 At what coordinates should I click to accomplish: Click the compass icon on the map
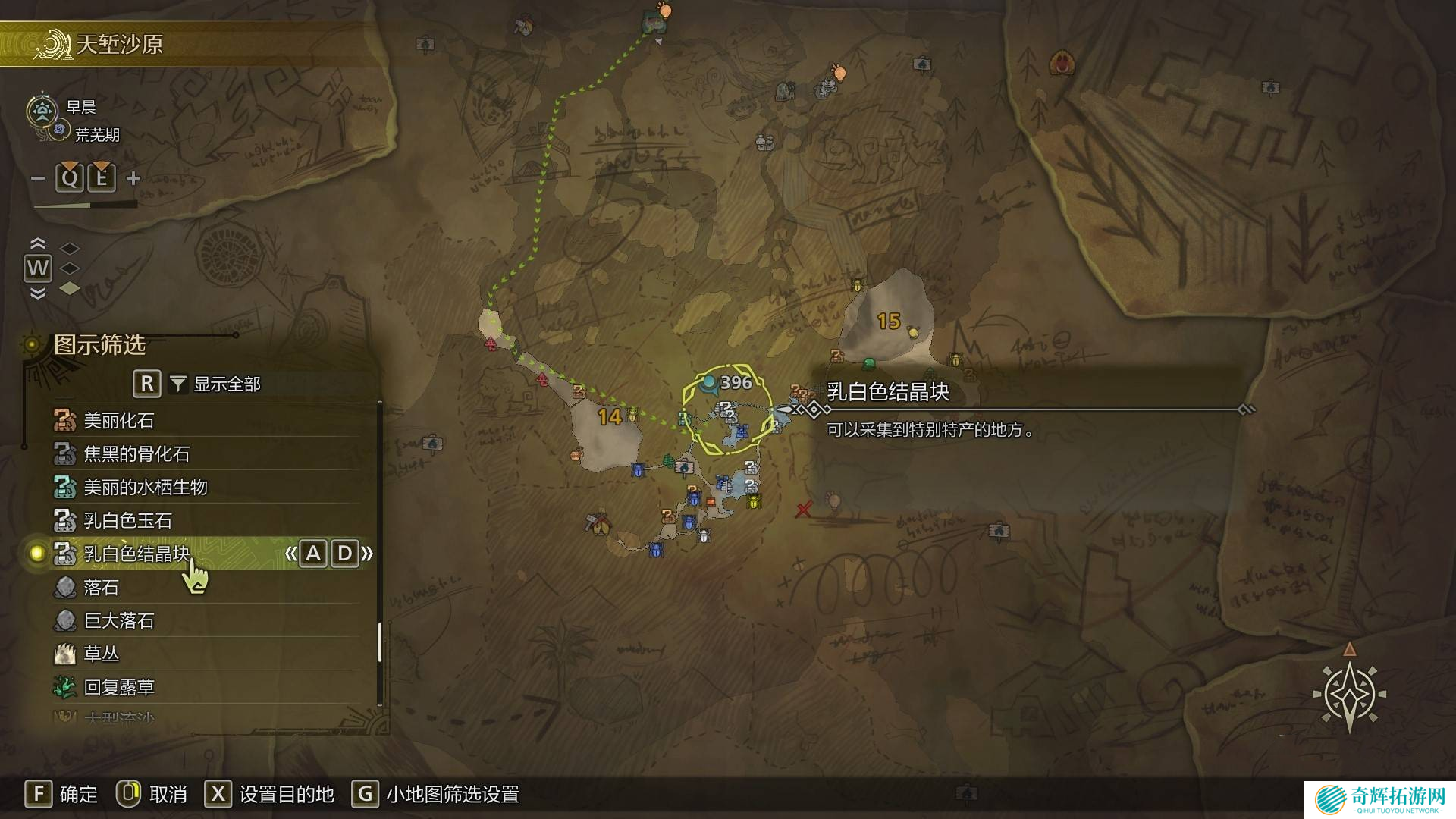[x=1349, y=693]
